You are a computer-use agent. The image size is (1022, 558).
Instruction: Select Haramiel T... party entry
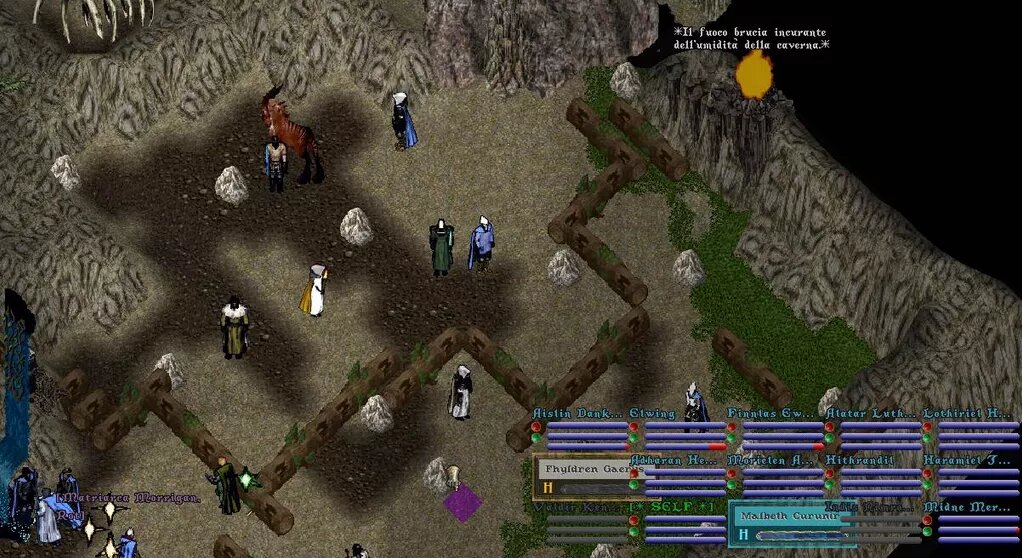966,460
